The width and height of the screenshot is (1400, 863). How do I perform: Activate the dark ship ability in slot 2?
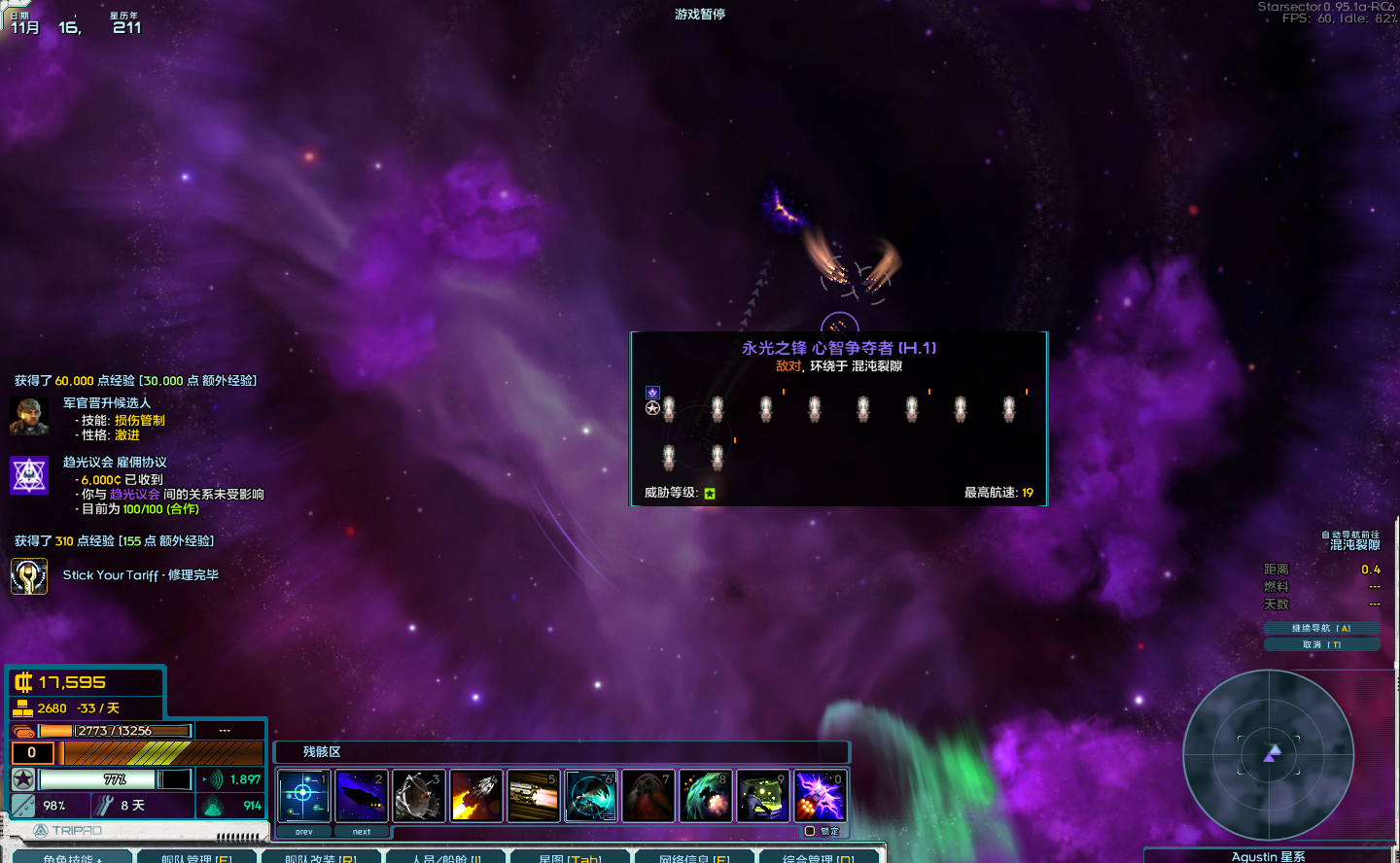click(x=361, y=796)
